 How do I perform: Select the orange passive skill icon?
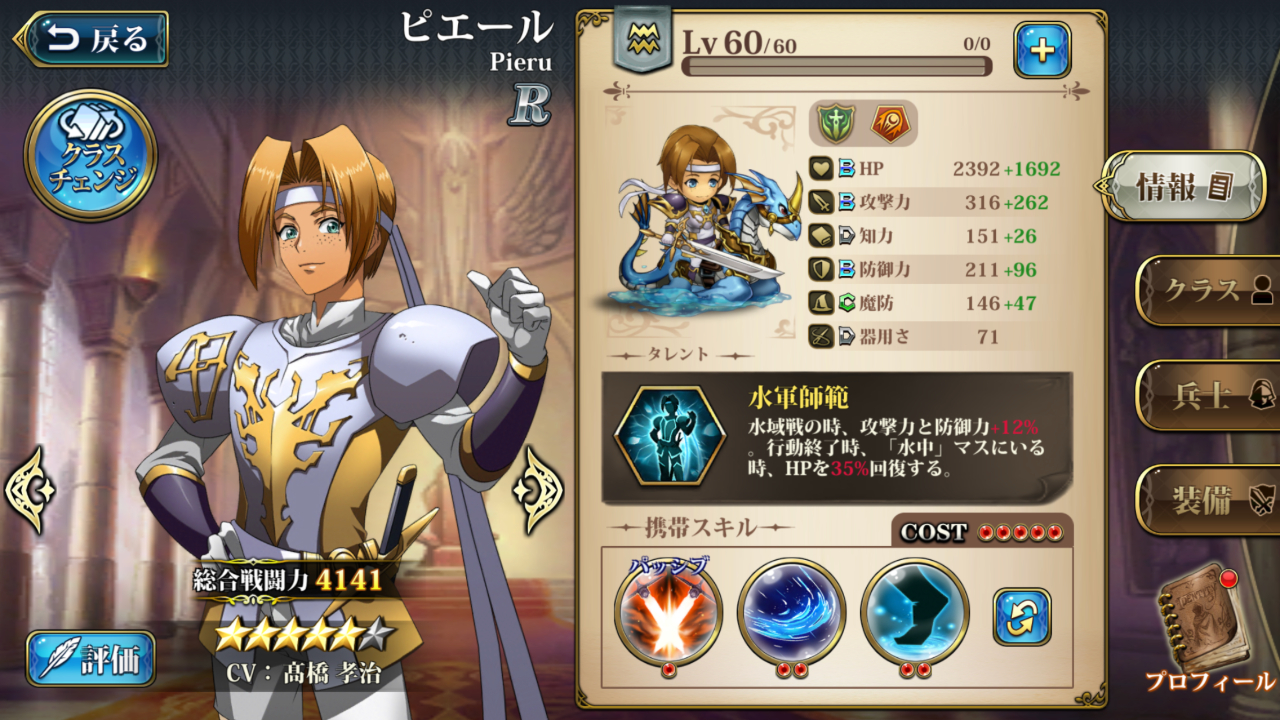(668, 611)
